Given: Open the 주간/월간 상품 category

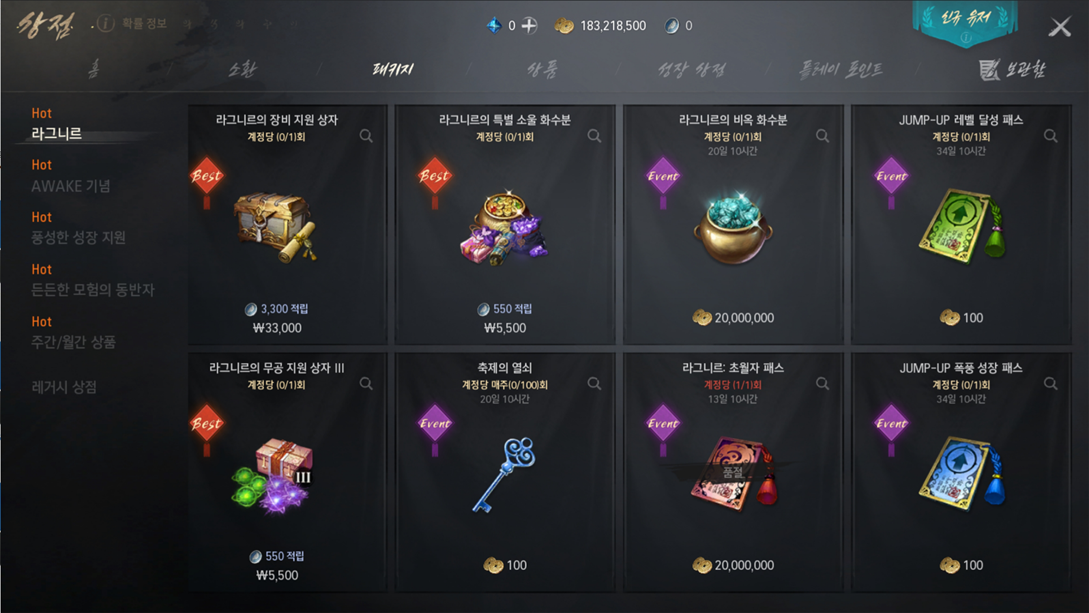Looking at the screenshot, I should (73, 341).
